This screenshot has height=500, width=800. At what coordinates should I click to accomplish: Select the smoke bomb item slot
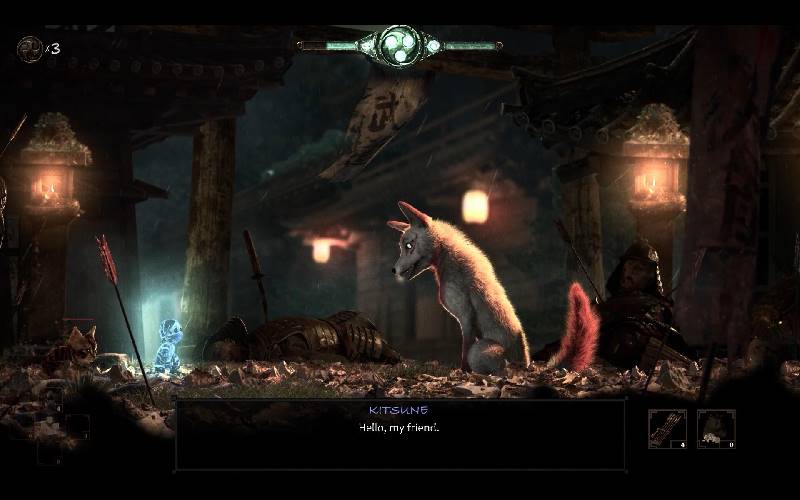click(716, 428)
